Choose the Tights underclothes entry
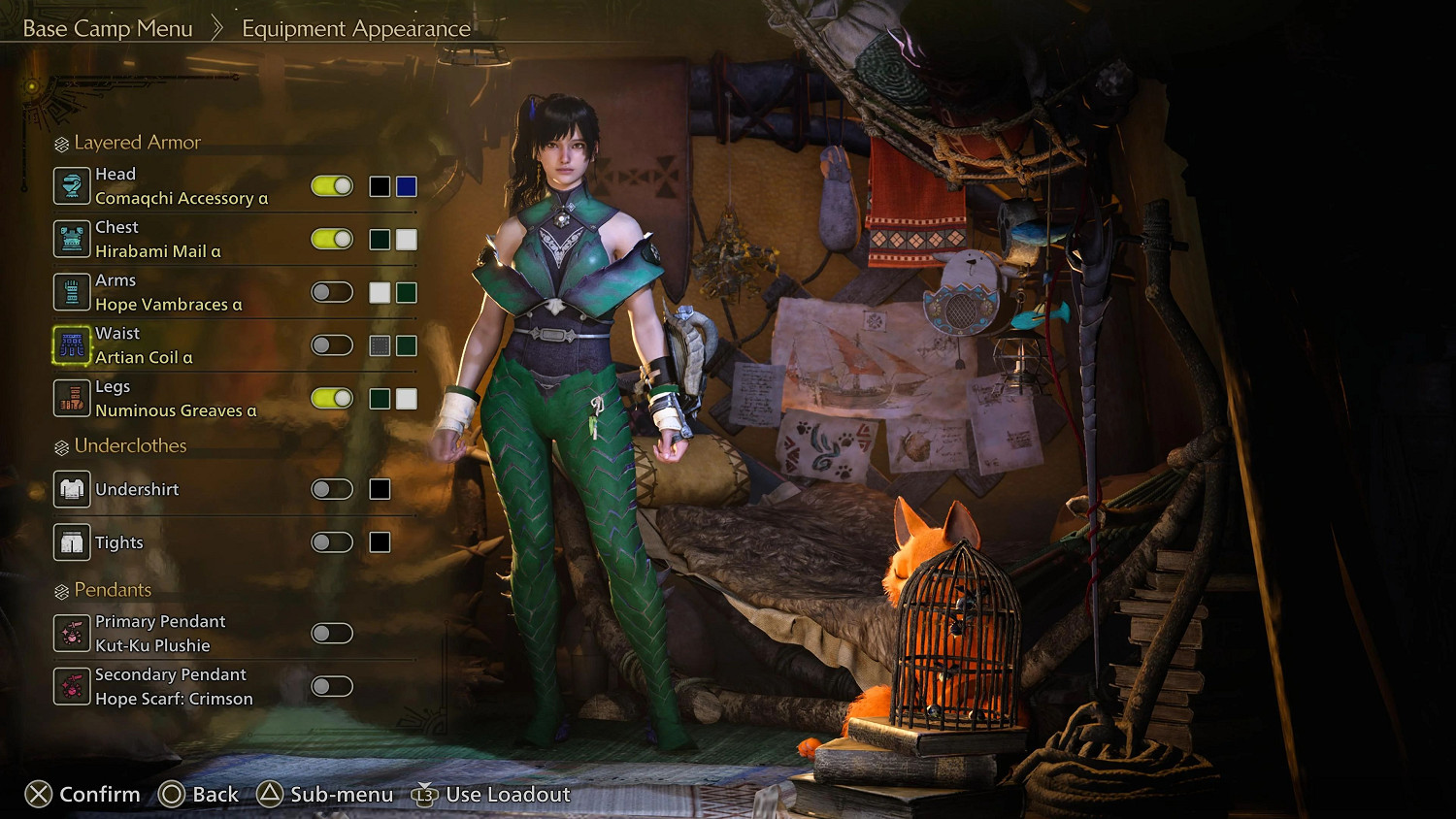This screenshot has width=1456, height=819. tap(118, 542)
